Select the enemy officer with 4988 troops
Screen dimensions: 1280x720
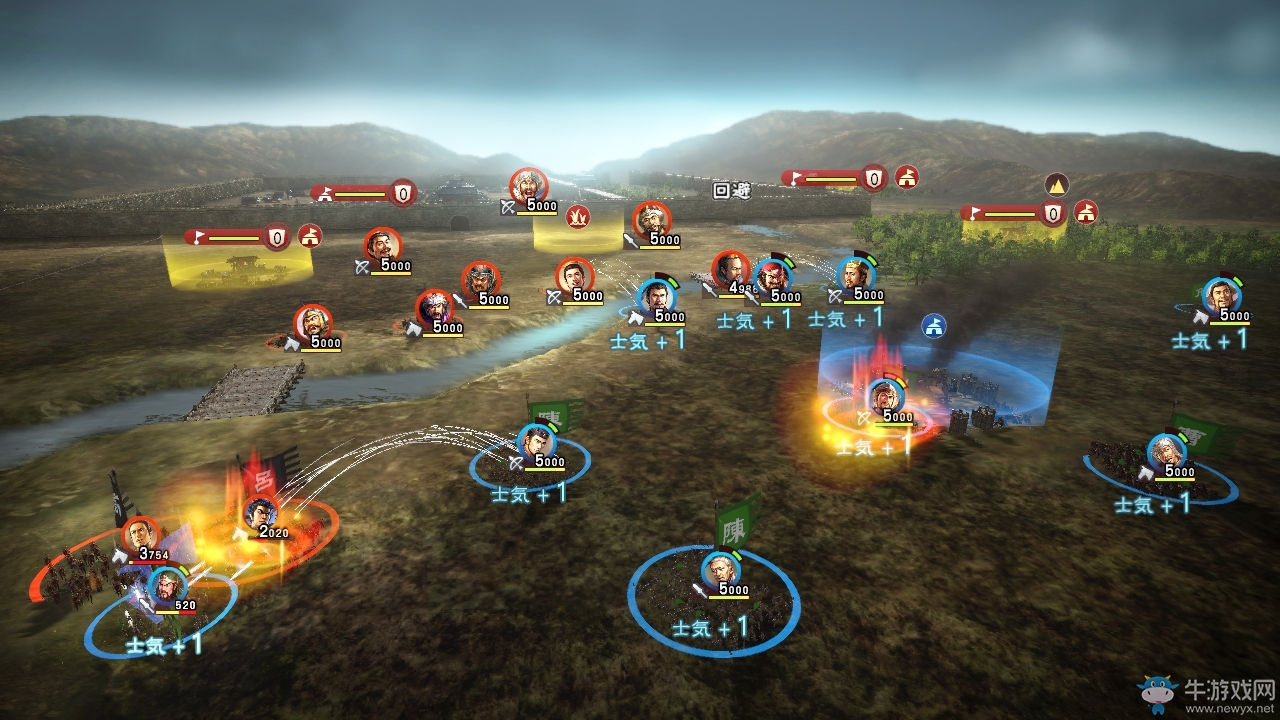pos(732,270)
